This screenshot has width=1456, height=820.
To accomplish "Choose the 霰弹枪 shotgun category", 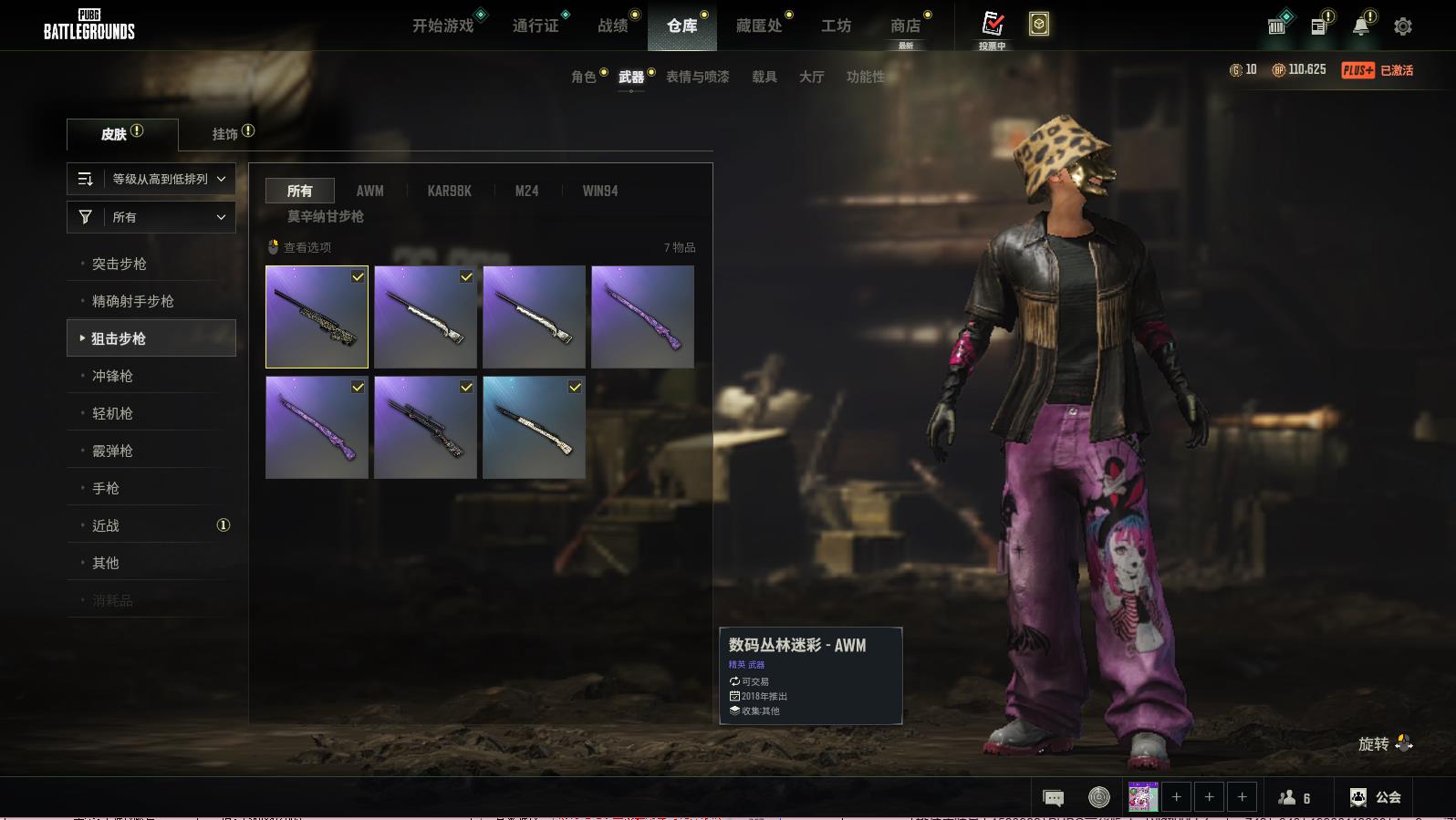I will (112, 451).
